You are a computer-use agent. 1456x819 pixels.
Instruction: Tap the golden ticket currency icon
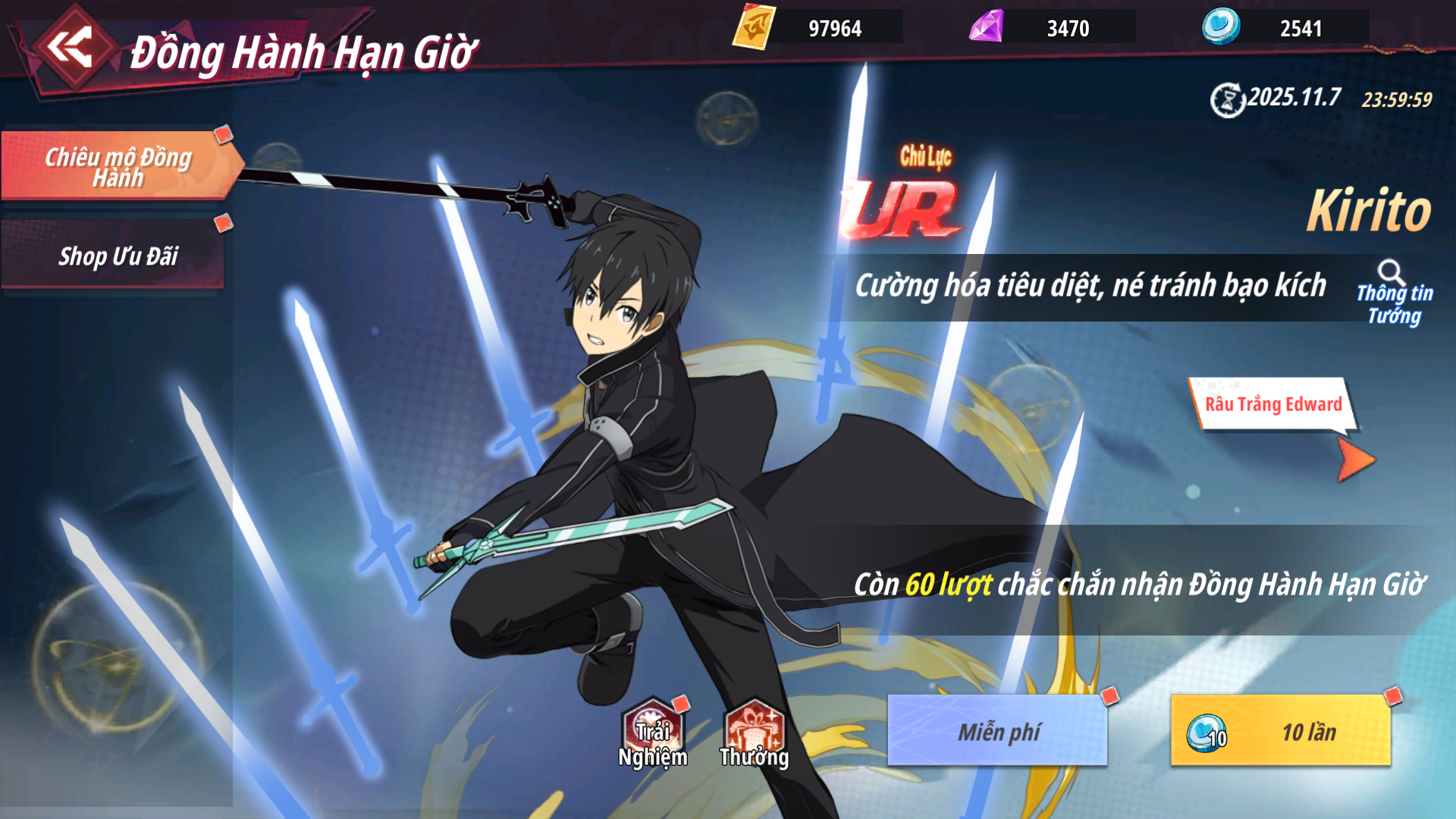pyautogui.click(x=754, y=28)
